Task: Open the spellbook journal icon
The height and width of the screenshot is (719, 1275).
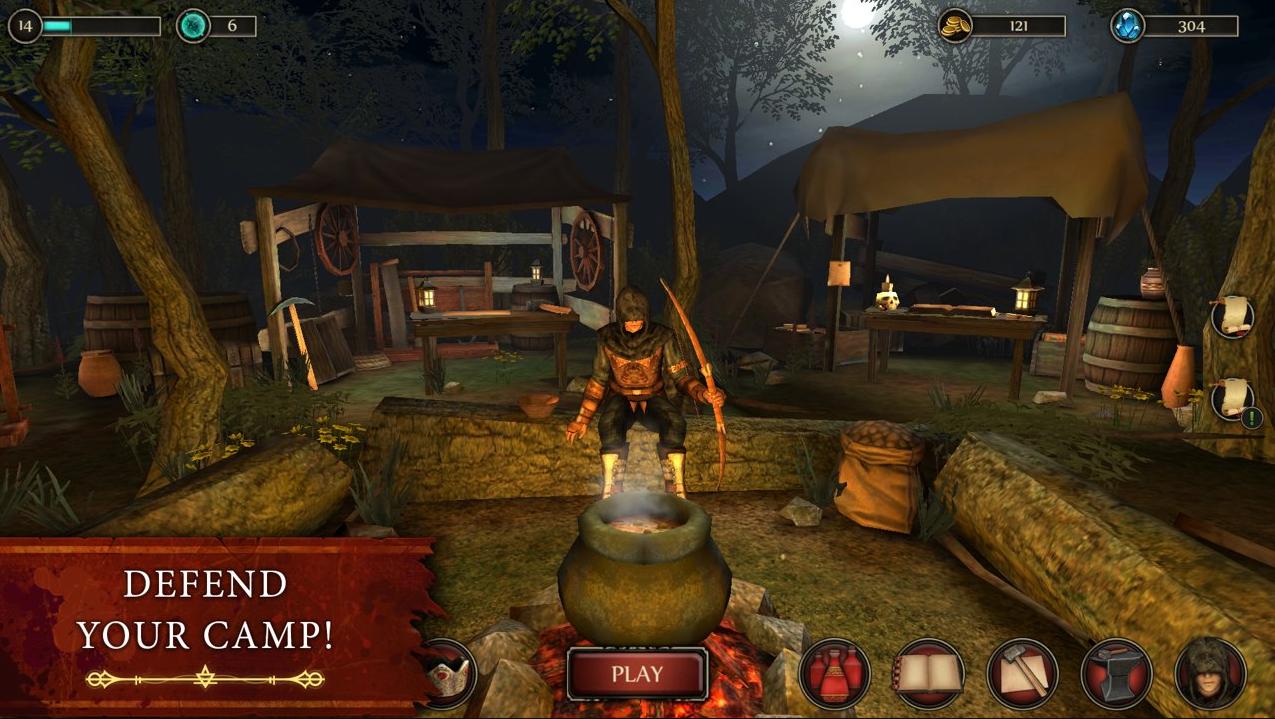Action: coord(928,674)
